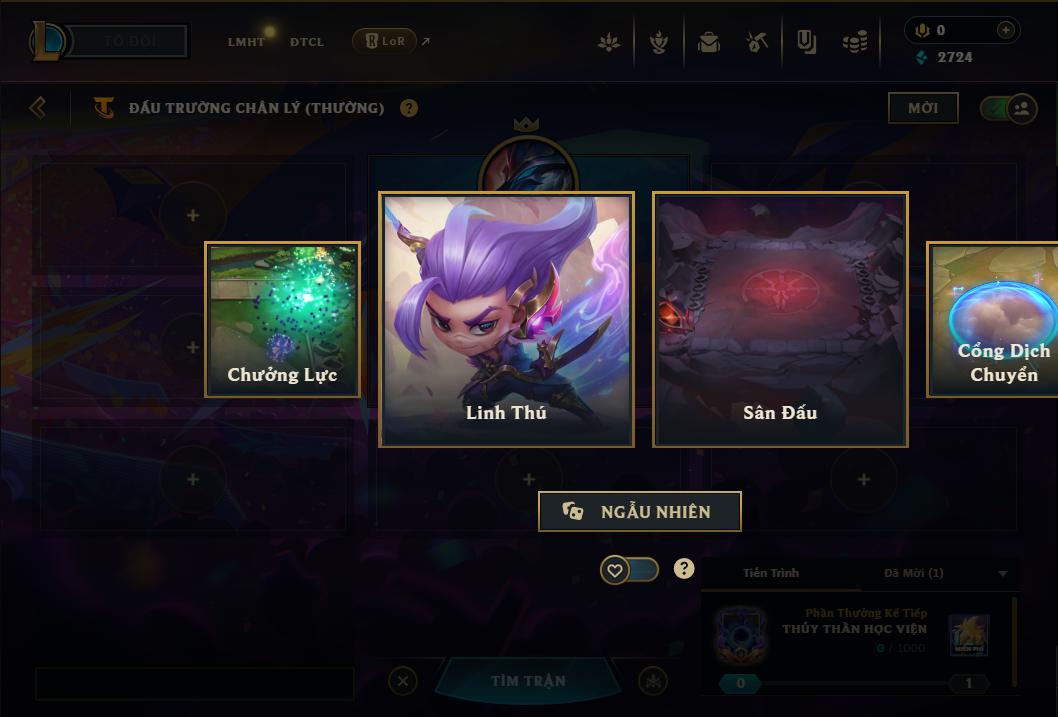1058x717 pixels.
Task: Open the LoR external link
Action: coord(391,41)
